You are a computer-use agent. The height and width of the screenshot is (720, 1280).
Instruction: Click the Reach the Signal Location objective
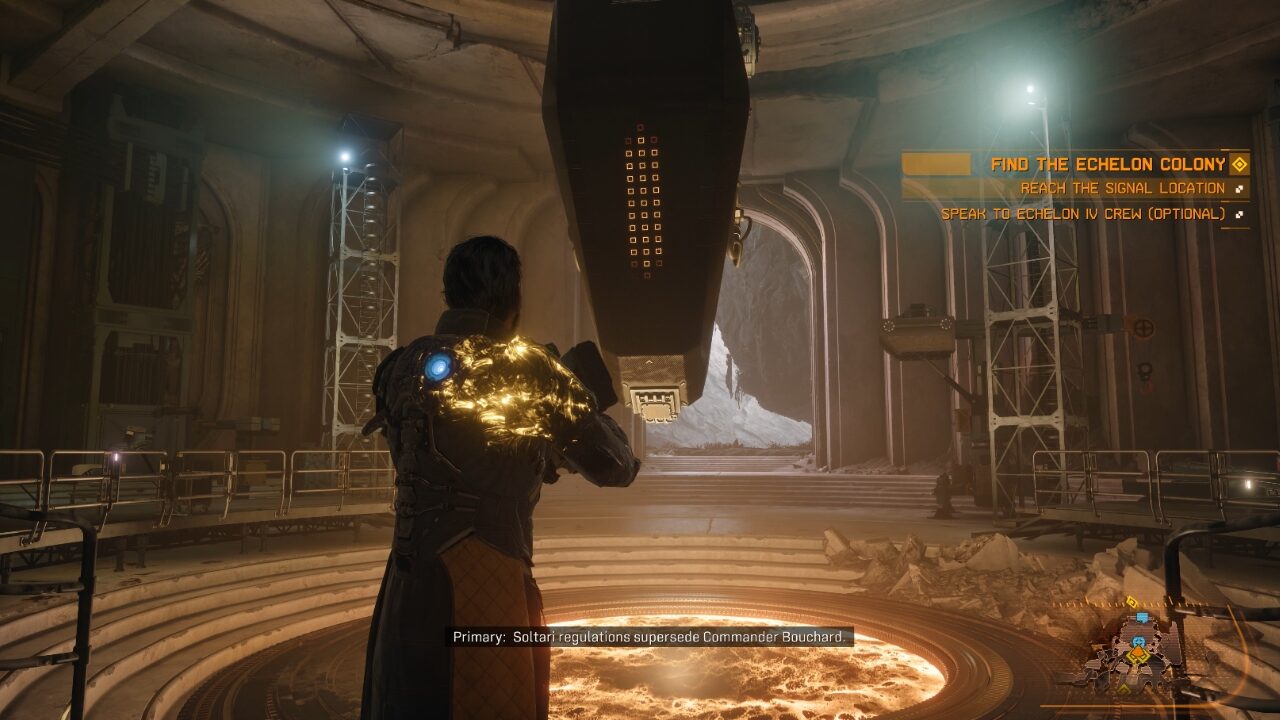[x=1122, y=188]
